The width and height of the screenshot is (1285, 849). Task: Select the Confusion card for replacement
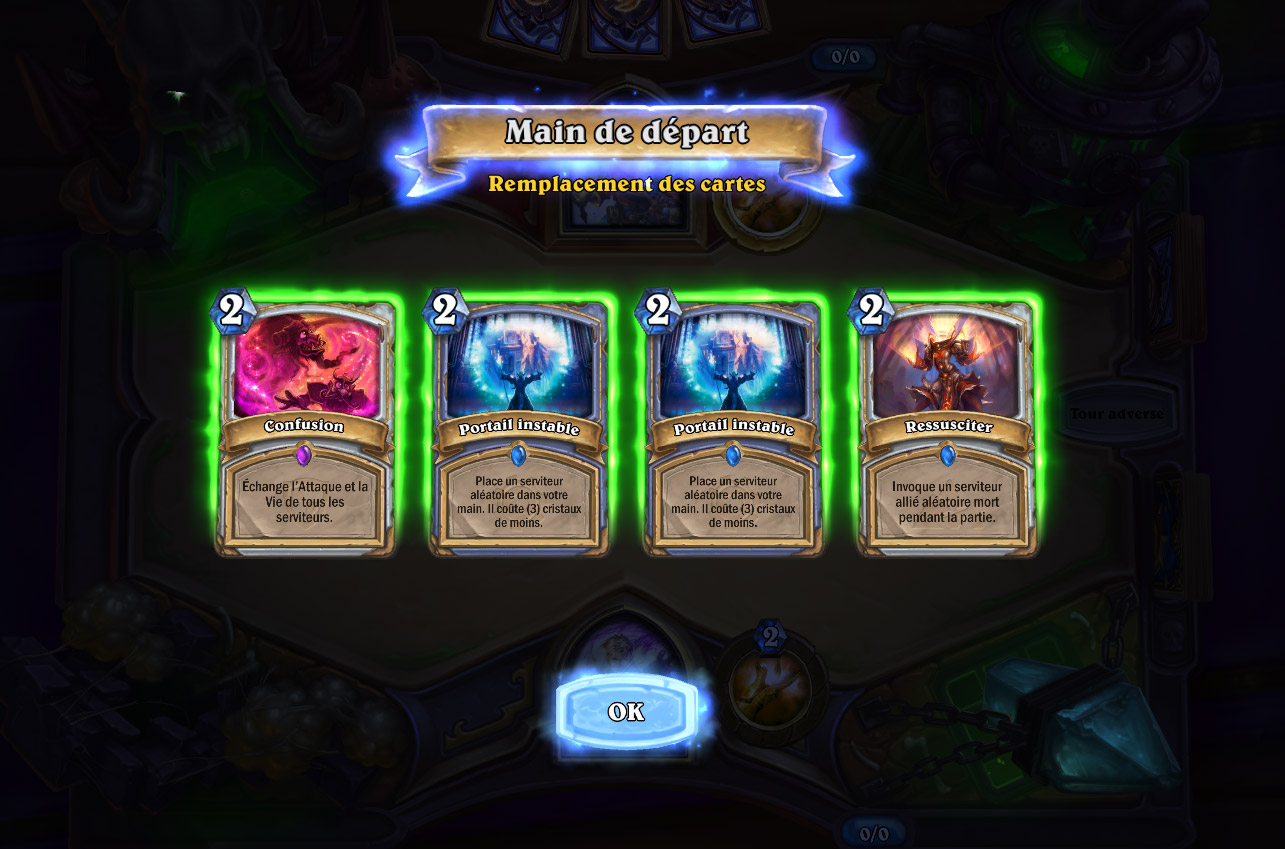coord(305,427)
